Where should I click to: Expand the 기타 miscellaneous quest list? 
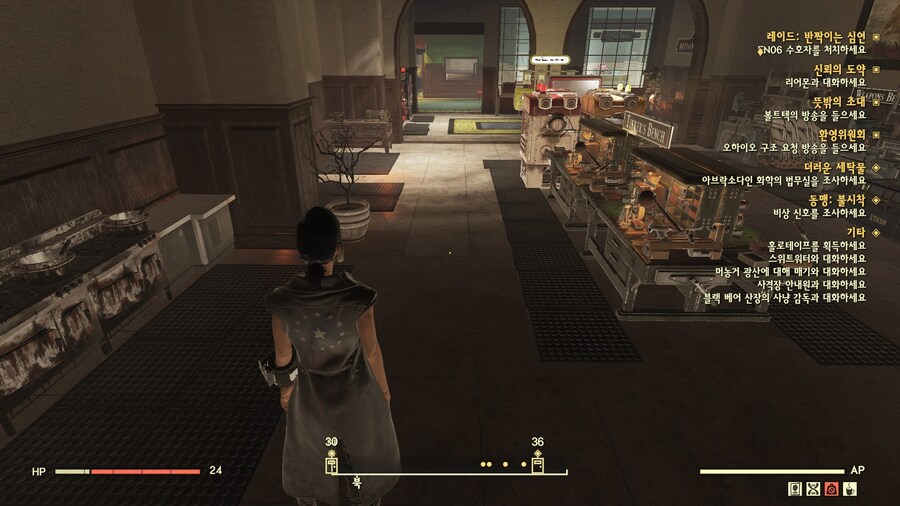point(856,232)
